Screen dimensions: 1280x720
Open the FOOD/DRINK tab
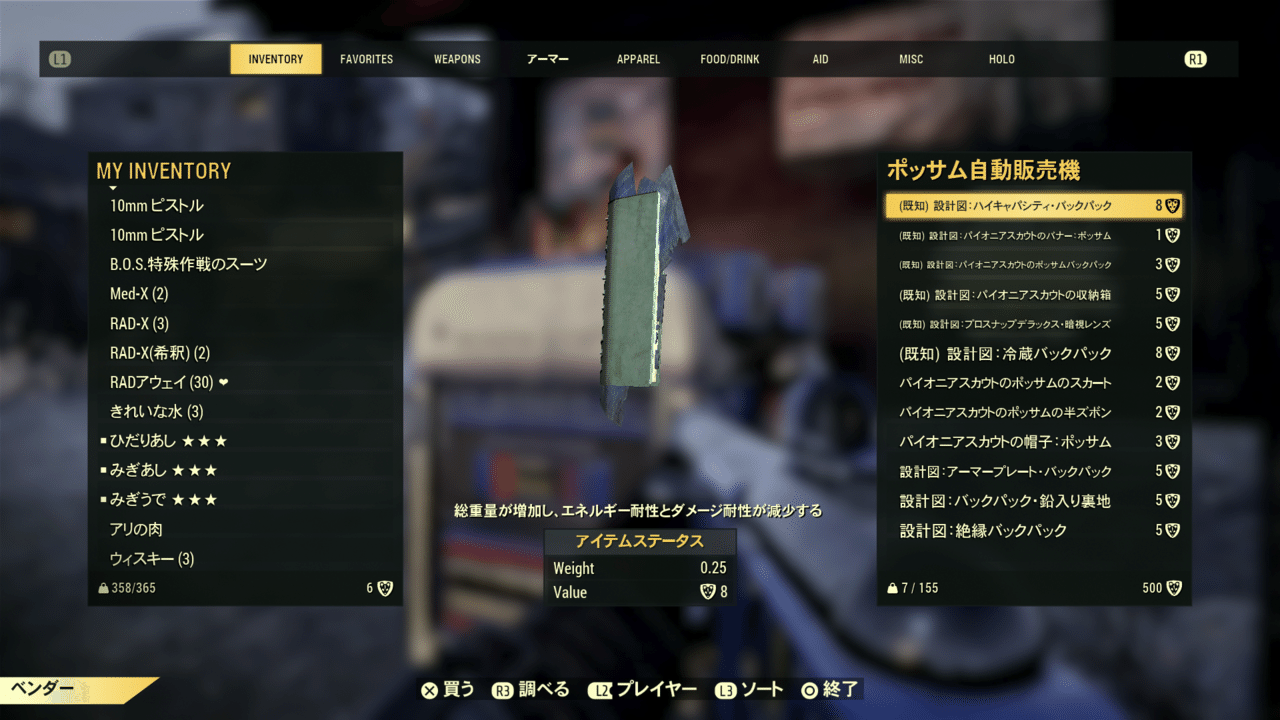[x=729, y=59]
